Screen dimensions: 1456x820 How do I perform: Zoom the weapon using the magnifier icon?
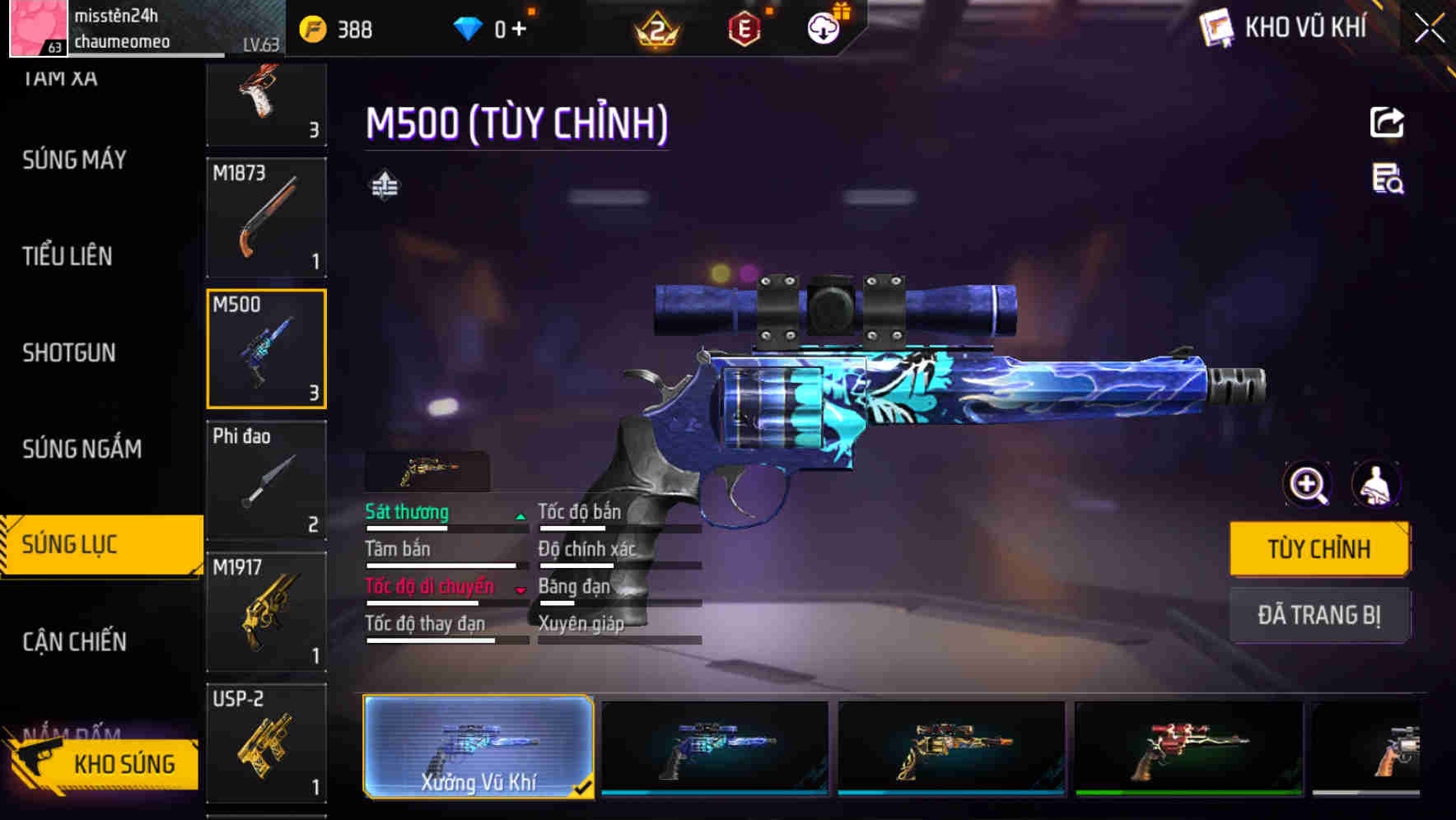[x=1305, y=485]
